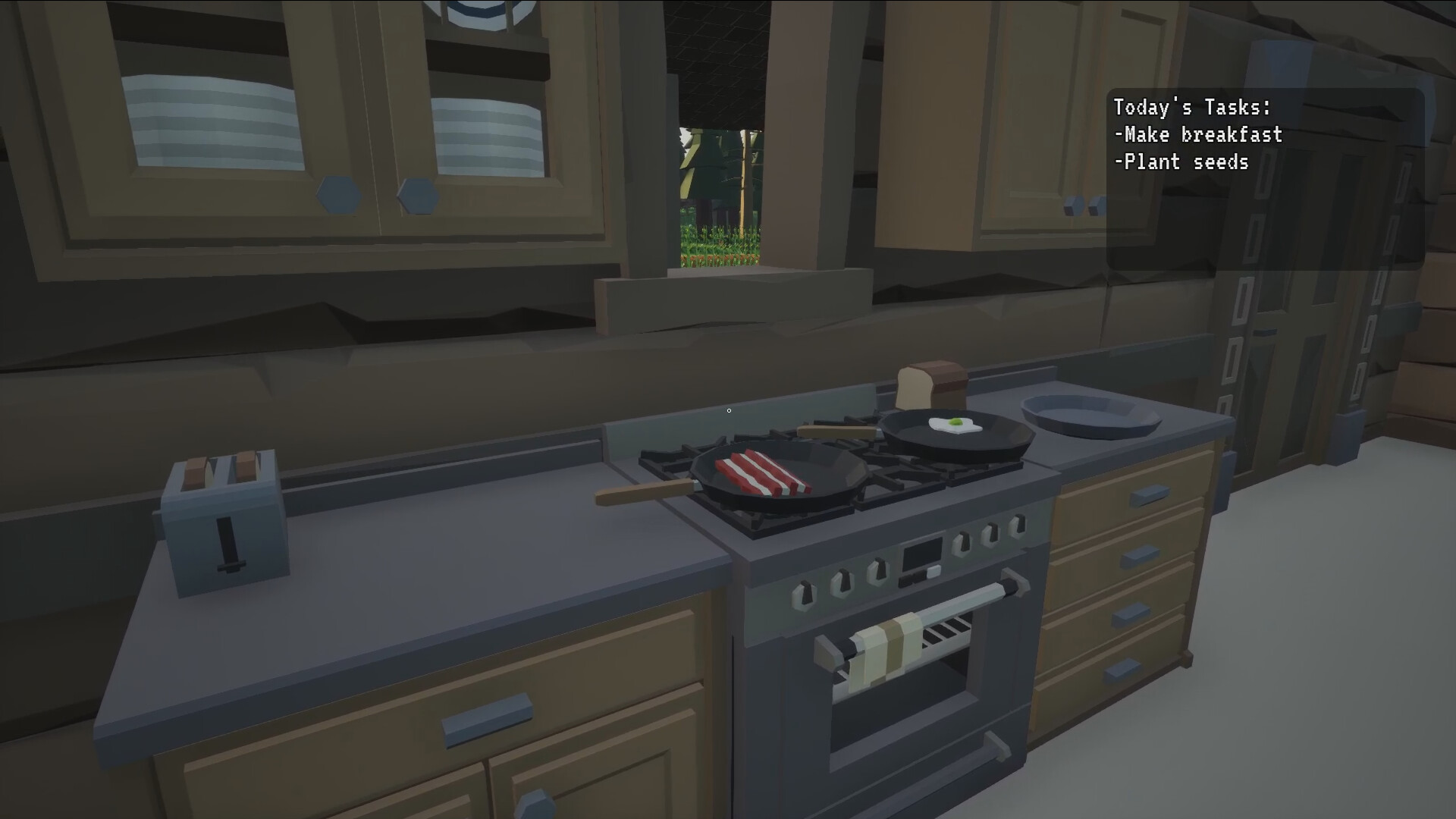The image size is (1456, 819).
Task: Select the Make breakfast task entry
Action: click(x=1198, y=135)
